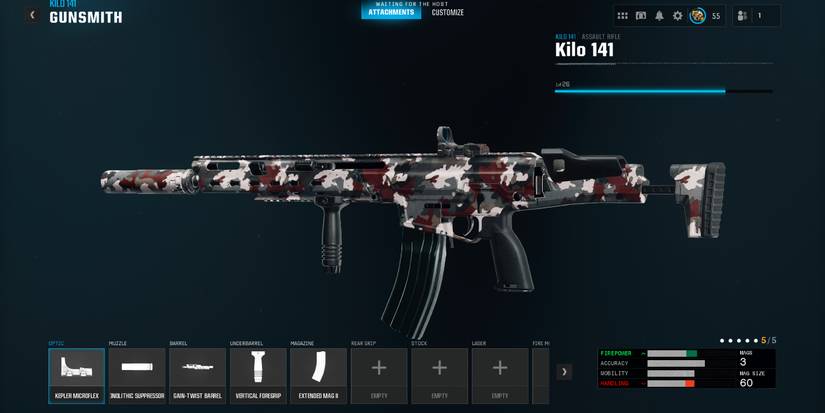The height and width of the screenshot is (413, 825).
Task: Add an attachment to the empty Stock slot
Action: 439,375
